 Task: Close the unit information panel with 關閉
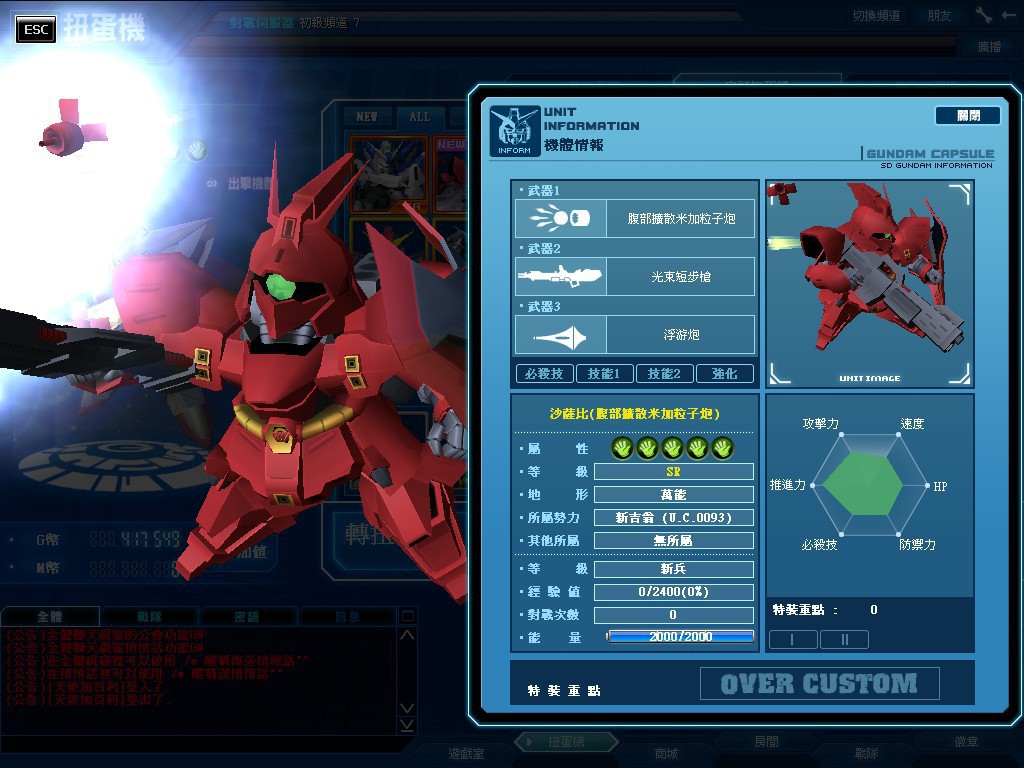click(x=967, y=116)
